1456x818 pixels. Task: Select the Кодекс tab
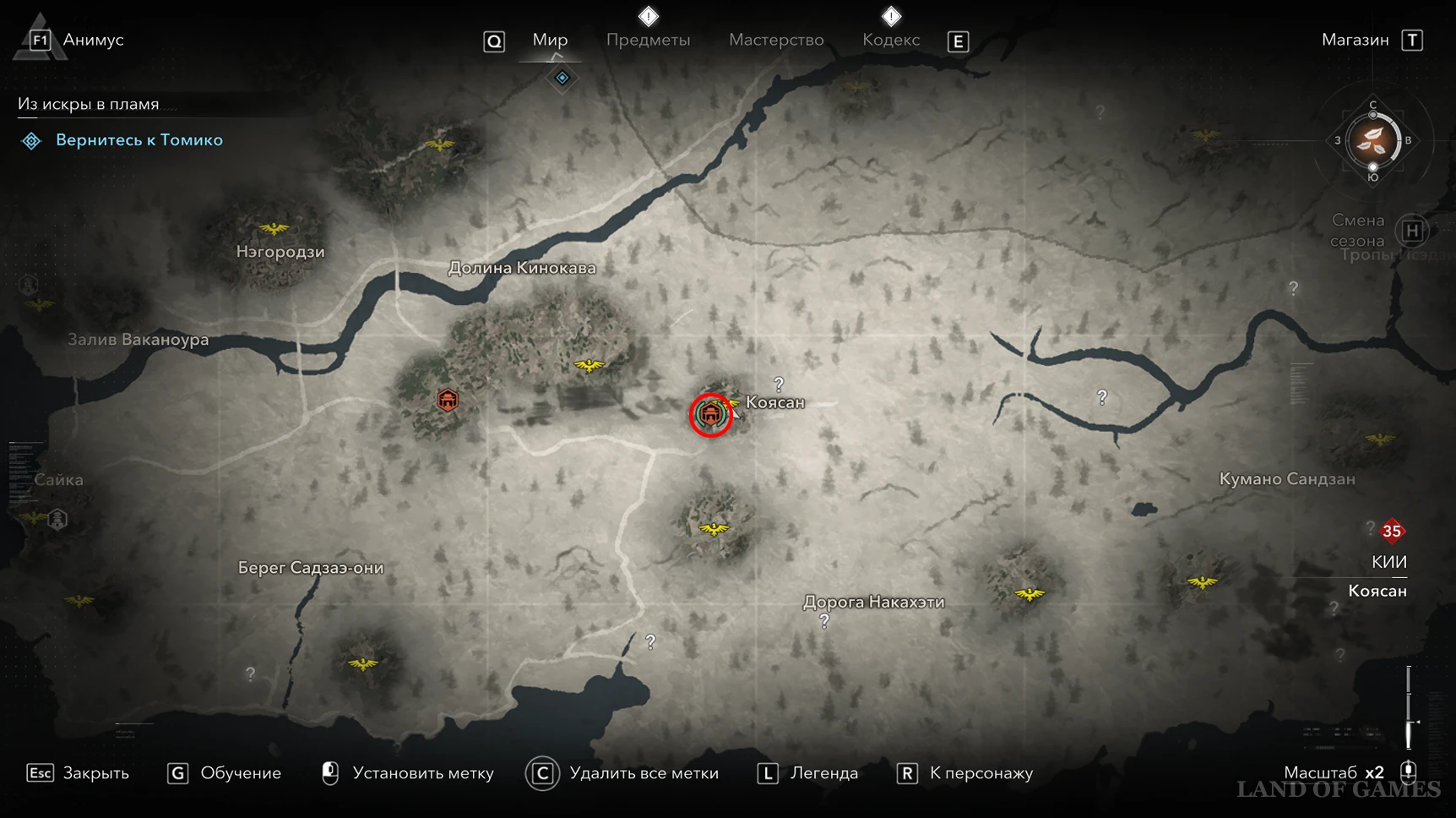(891, 40)
